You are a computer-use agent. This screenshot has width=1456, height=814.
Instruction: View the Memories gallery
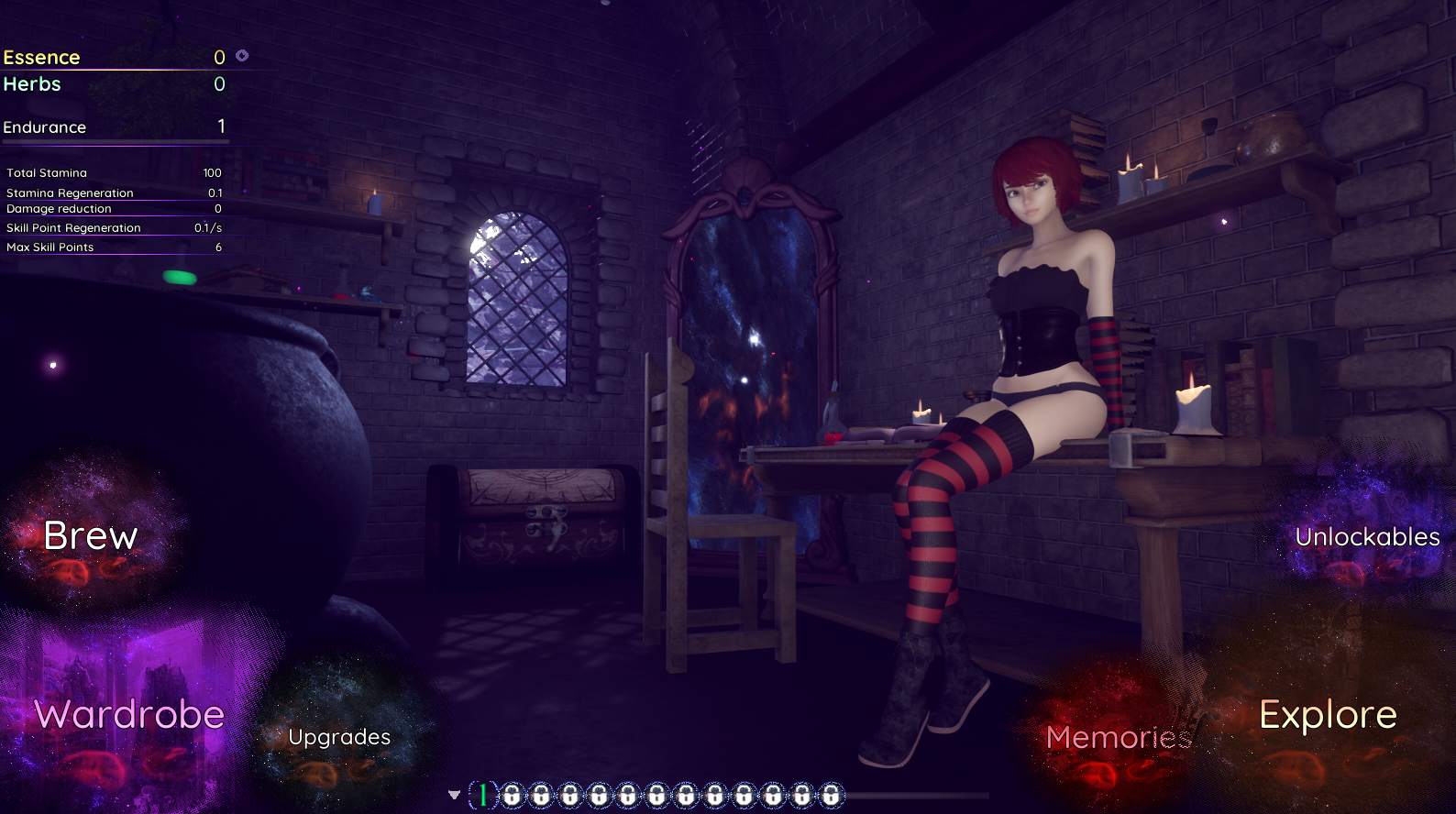pyautogui.click(x=1119, y=737)
